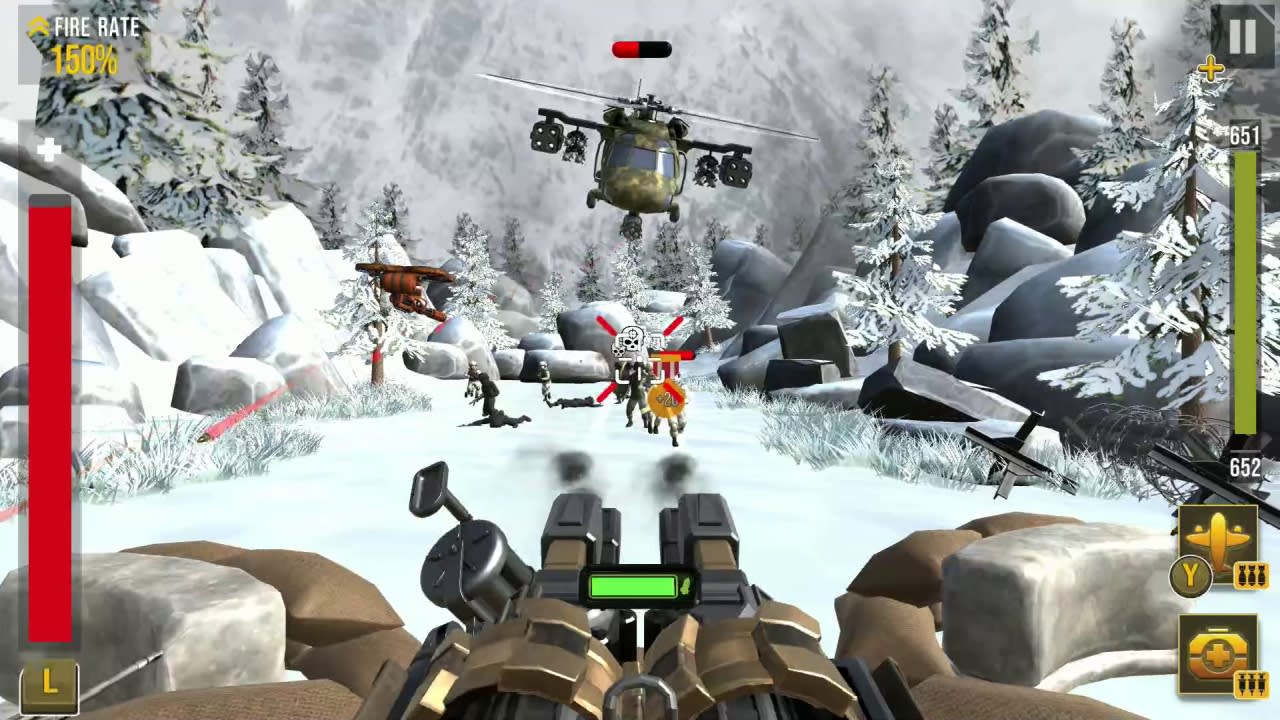Click the leaf icon on the green heat gauge

[x=687, y=587]
